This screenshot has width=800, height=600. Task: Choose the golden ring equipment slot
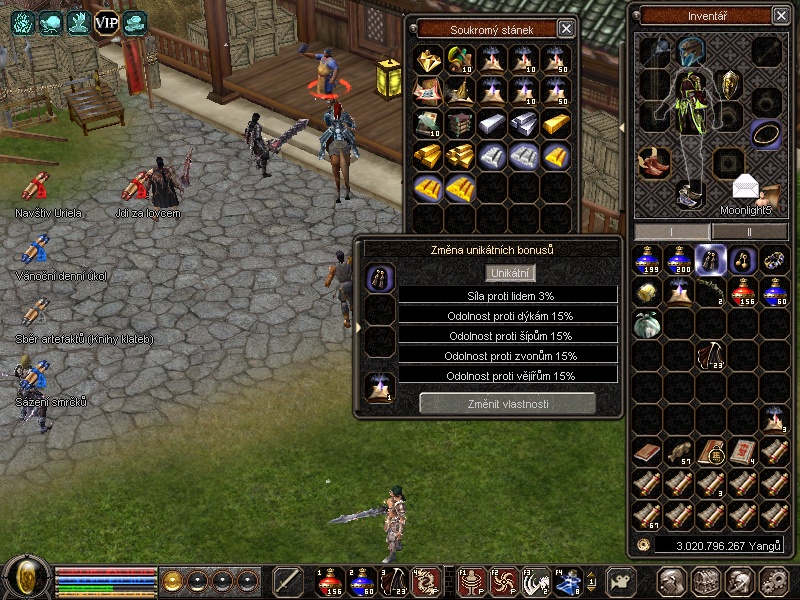(767, 133)
